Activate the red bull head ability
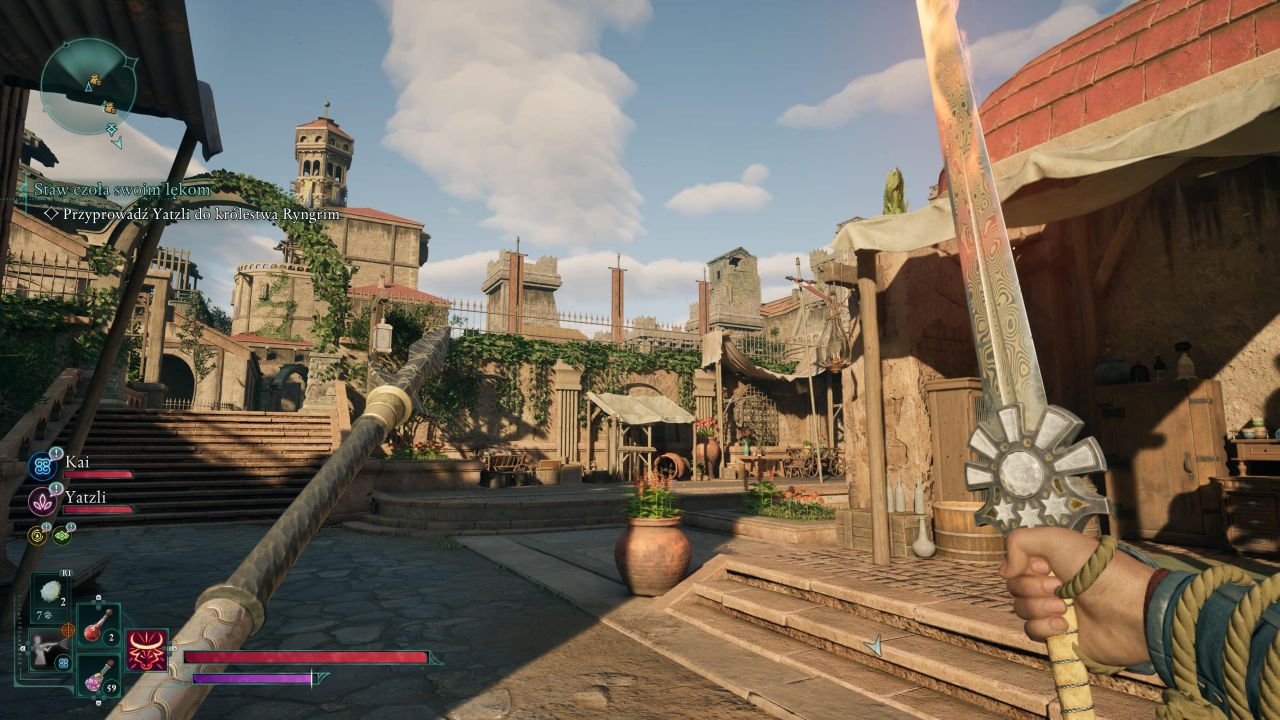 click(x=146, y=650)
